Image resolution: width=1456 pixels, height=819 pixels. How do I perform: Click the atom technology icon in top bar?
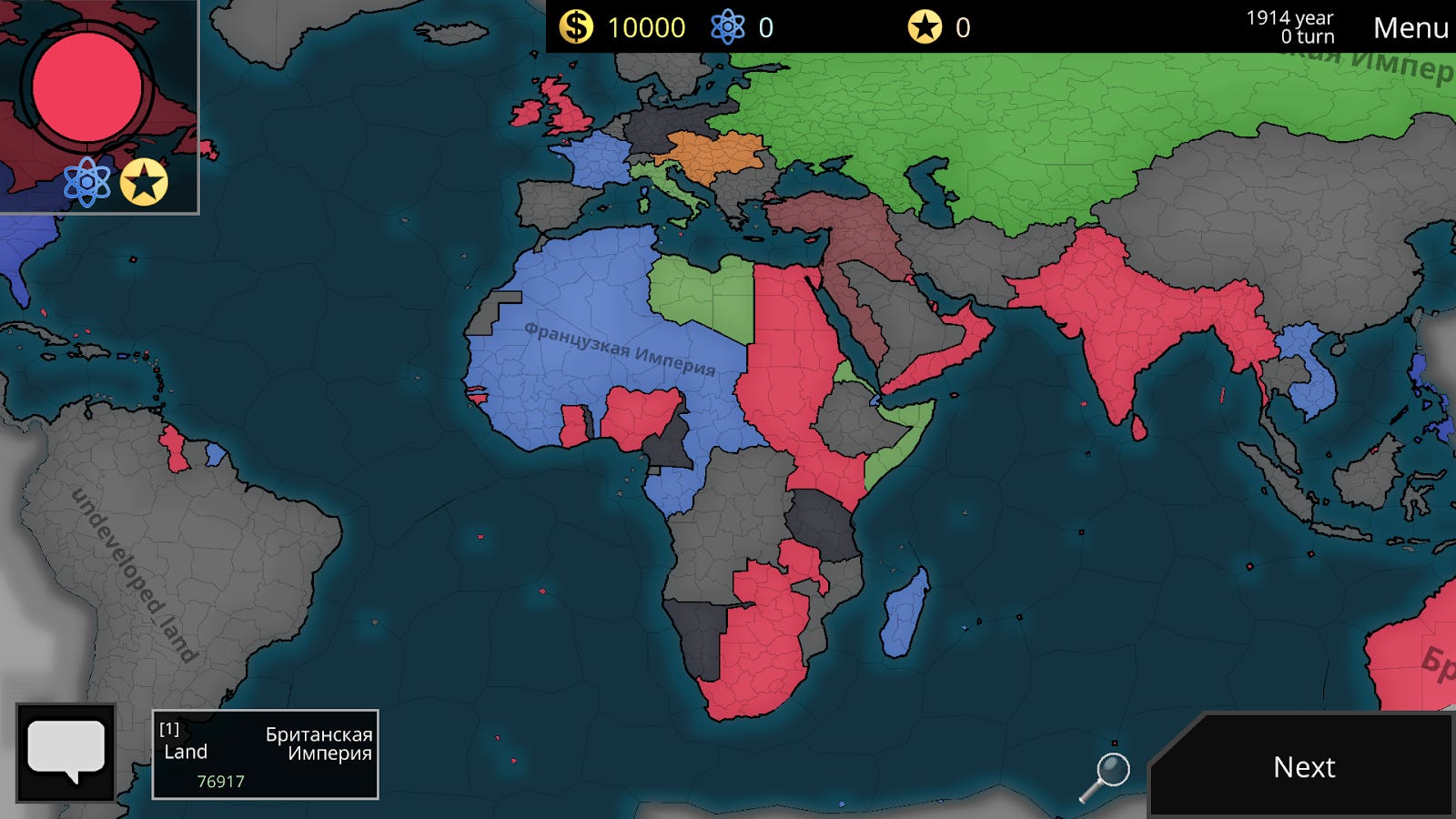pos(727,25)
